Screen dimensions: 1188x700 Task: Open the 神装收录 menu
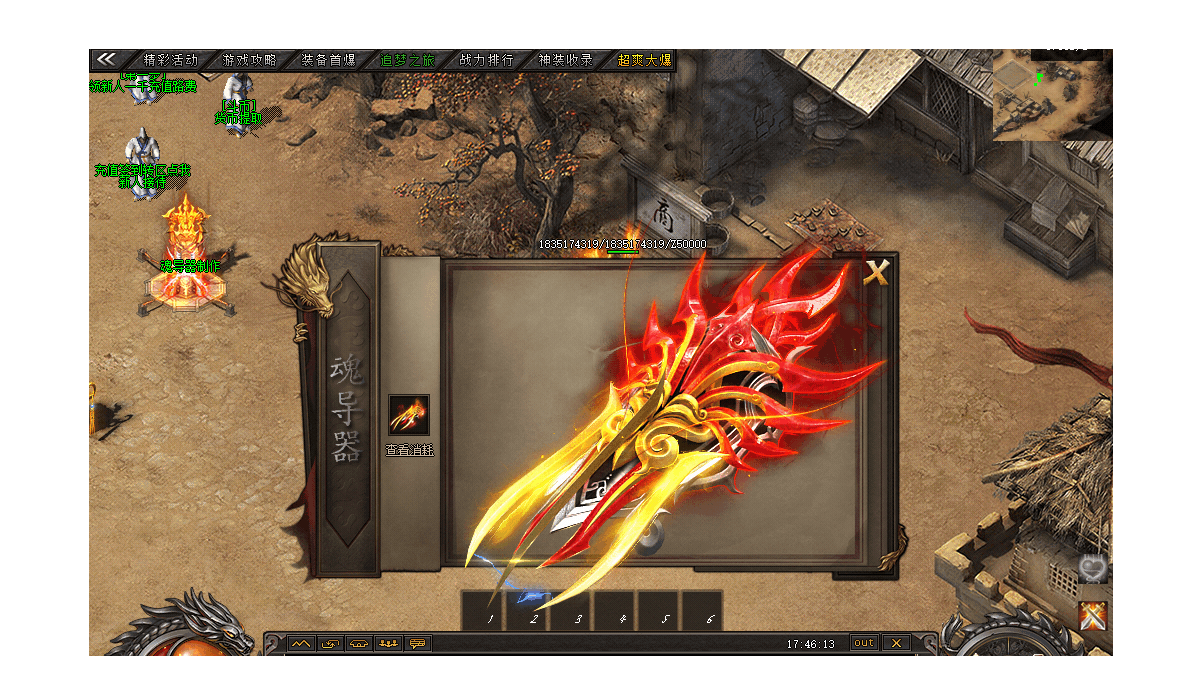[x=565, y=60]
